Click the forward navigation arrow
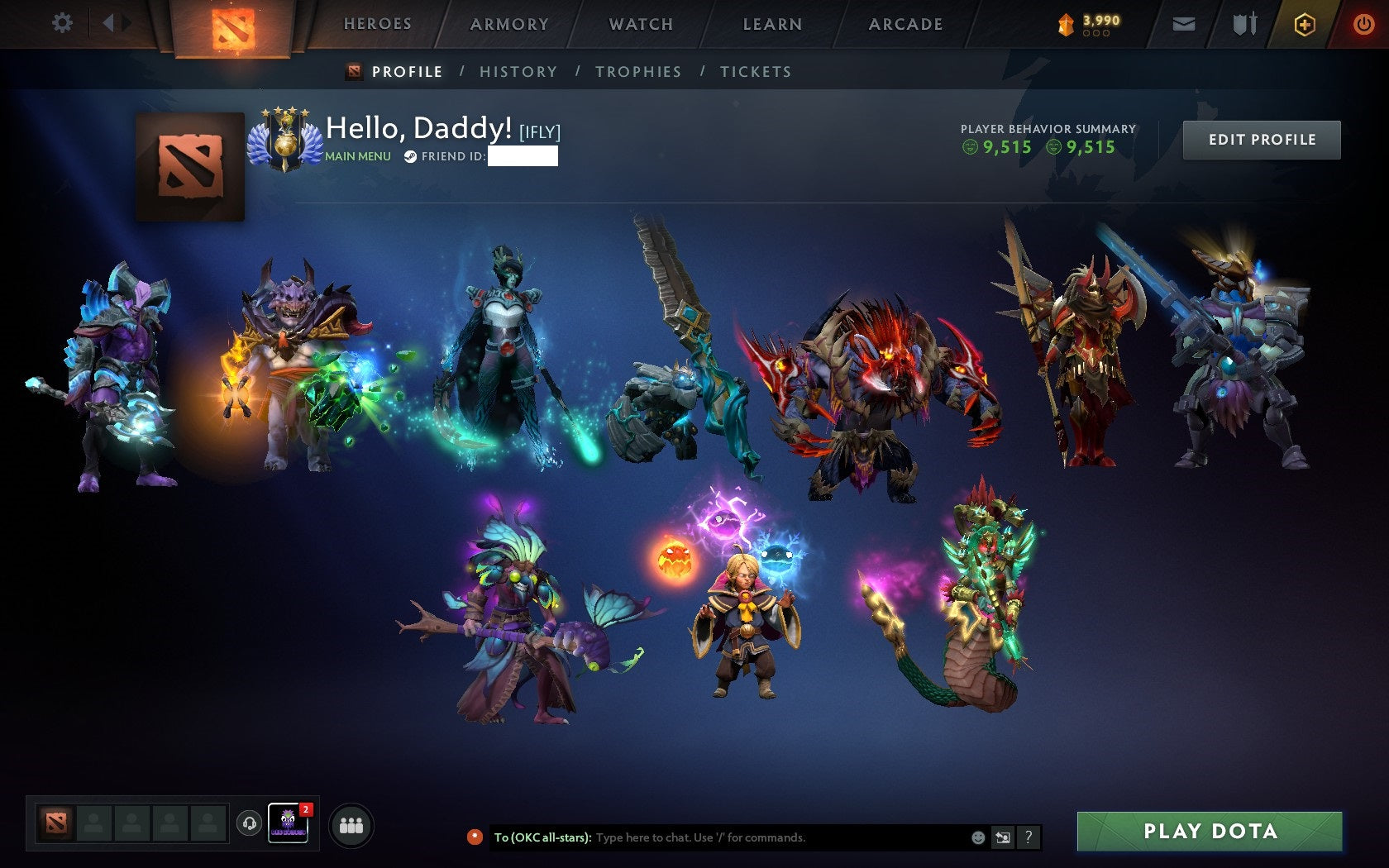 126,22
